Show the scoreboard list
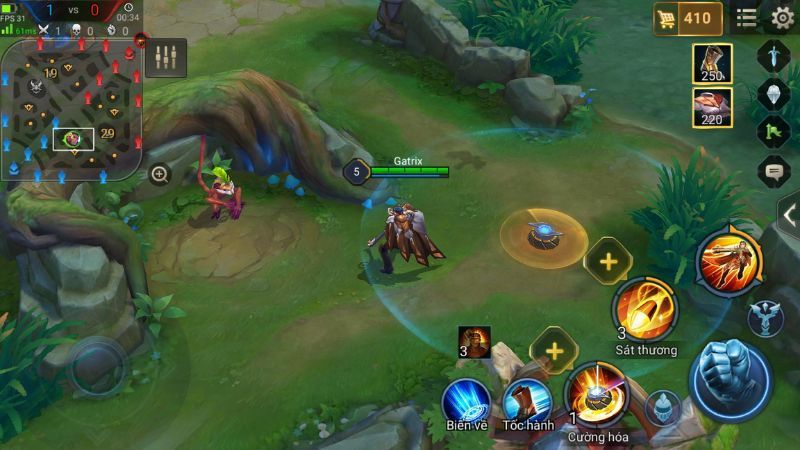The image size is (800, 450). tap(746, 18)
